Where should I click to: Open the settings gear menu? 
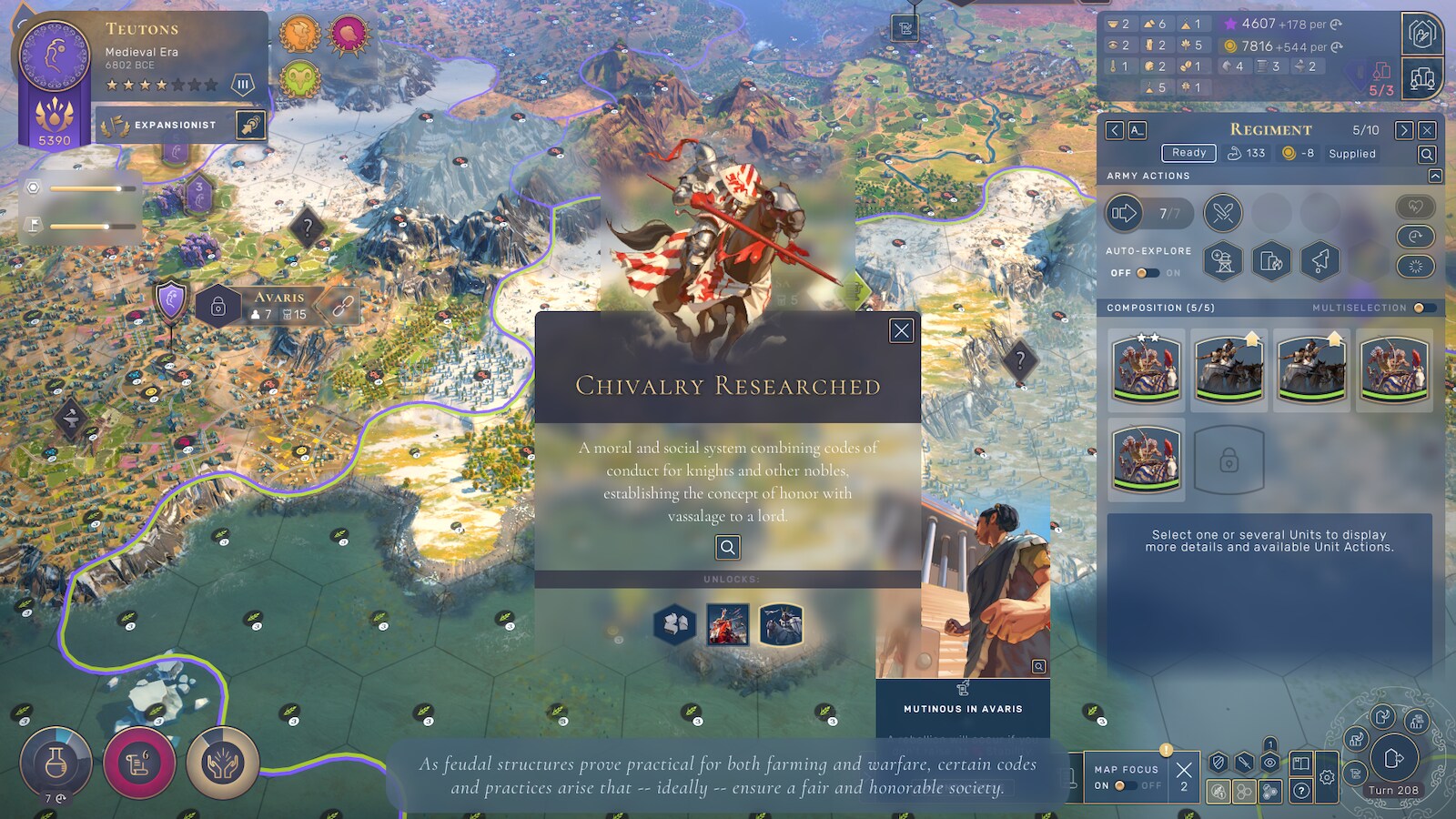(1327, 777)
